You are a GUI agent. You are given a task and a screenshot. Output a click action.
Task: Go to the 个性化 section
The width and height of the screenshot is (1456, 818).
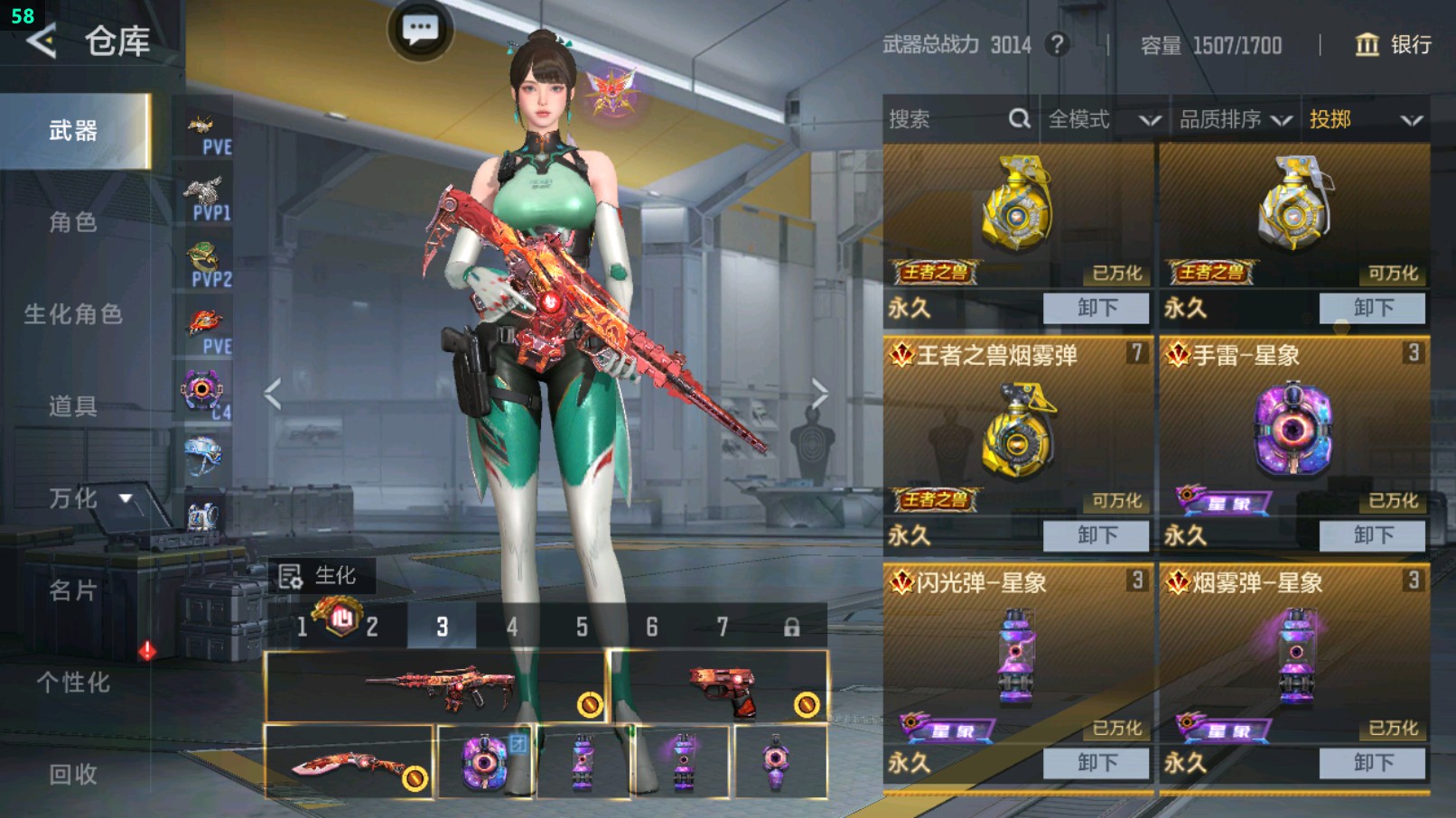(73, 683)
